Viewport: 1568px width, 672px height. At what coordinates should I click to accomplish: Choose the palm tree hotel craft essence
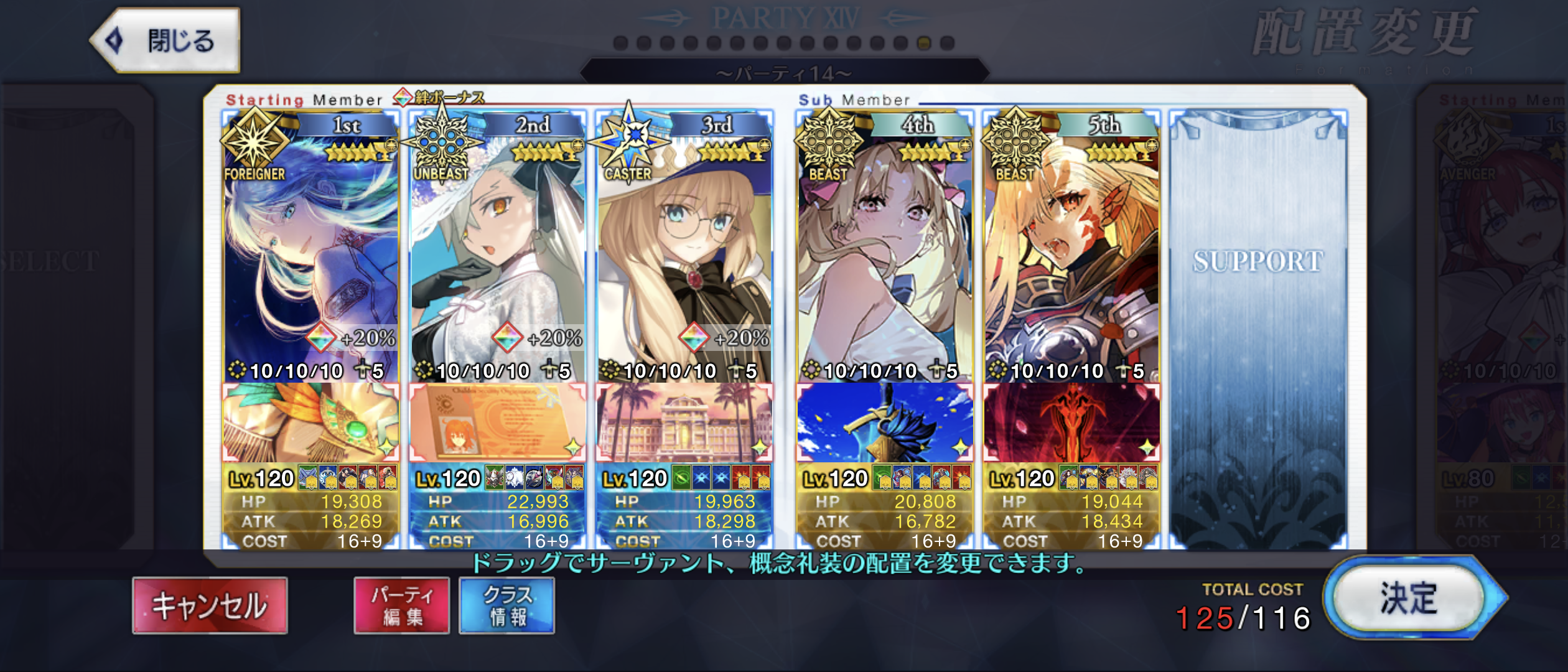pos(684,423)
